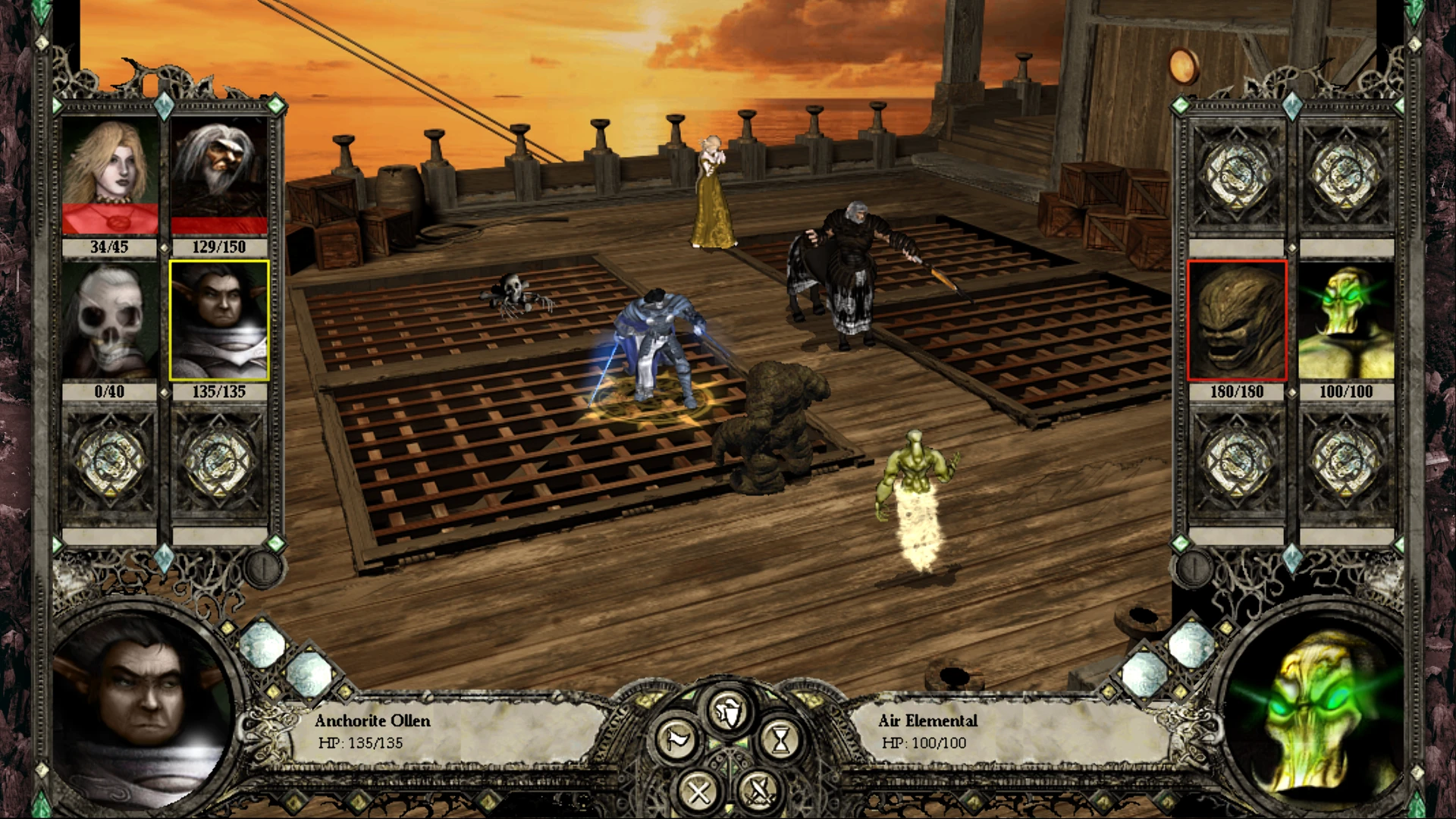This screenshot has width=1456, height=819.
Task: Click Anchorite Ollen's yellow-highlighted portrait
Action: coord(220,318)
